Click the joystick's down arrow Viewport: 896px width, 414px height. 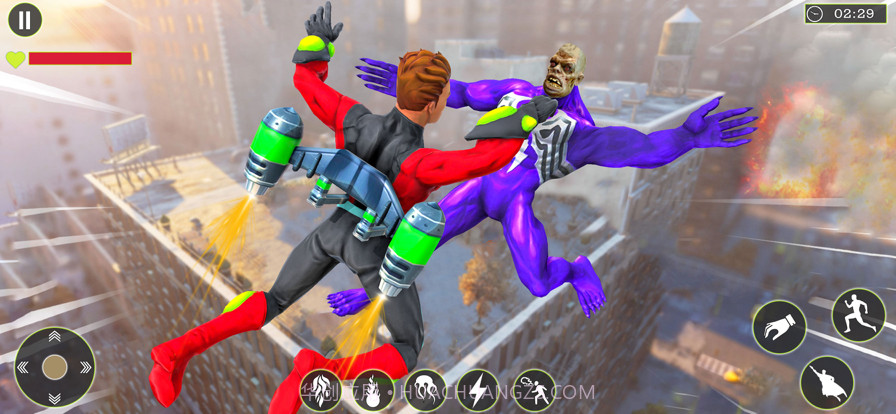point(55,396)
